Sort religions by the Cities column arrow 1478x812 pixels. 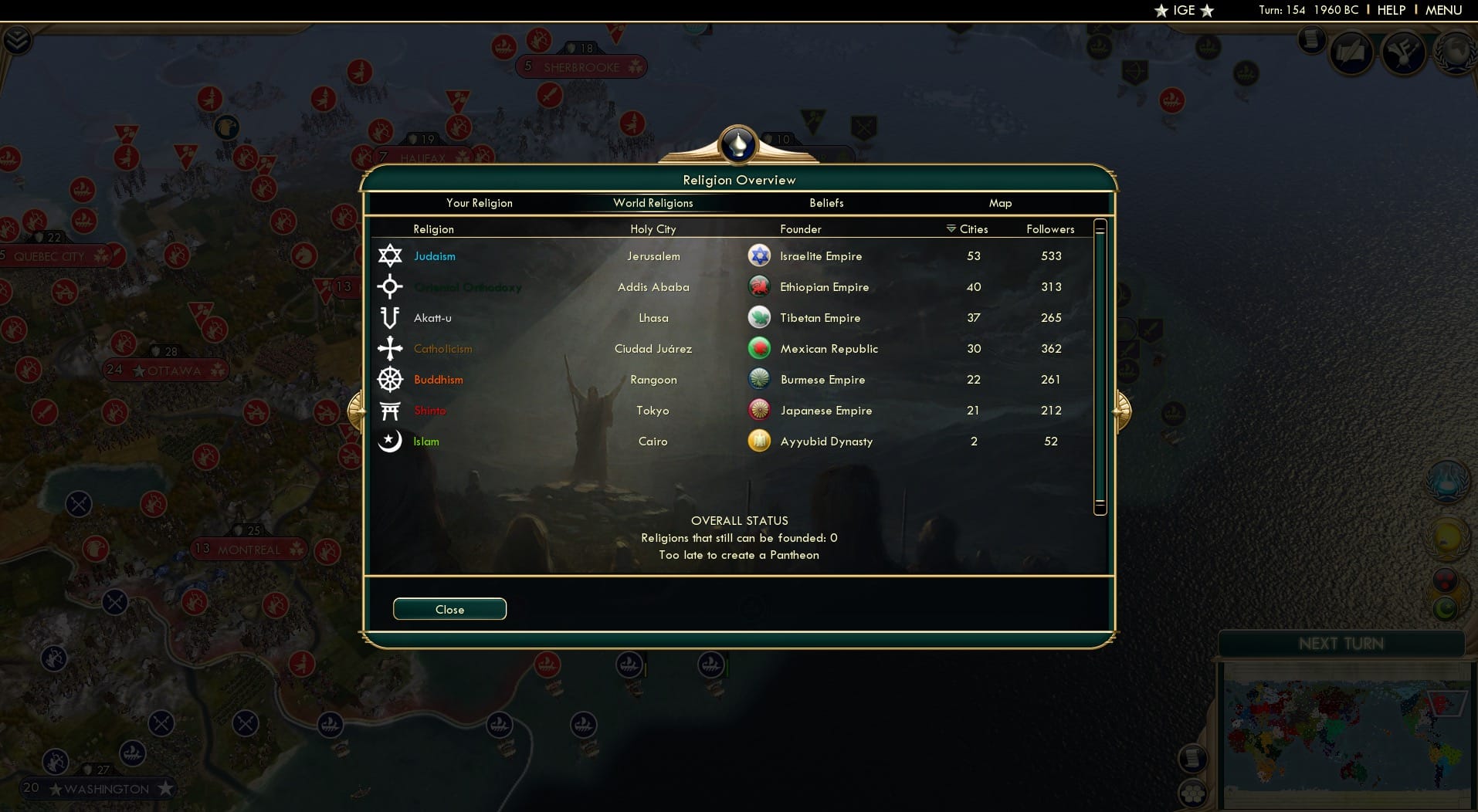950,228
